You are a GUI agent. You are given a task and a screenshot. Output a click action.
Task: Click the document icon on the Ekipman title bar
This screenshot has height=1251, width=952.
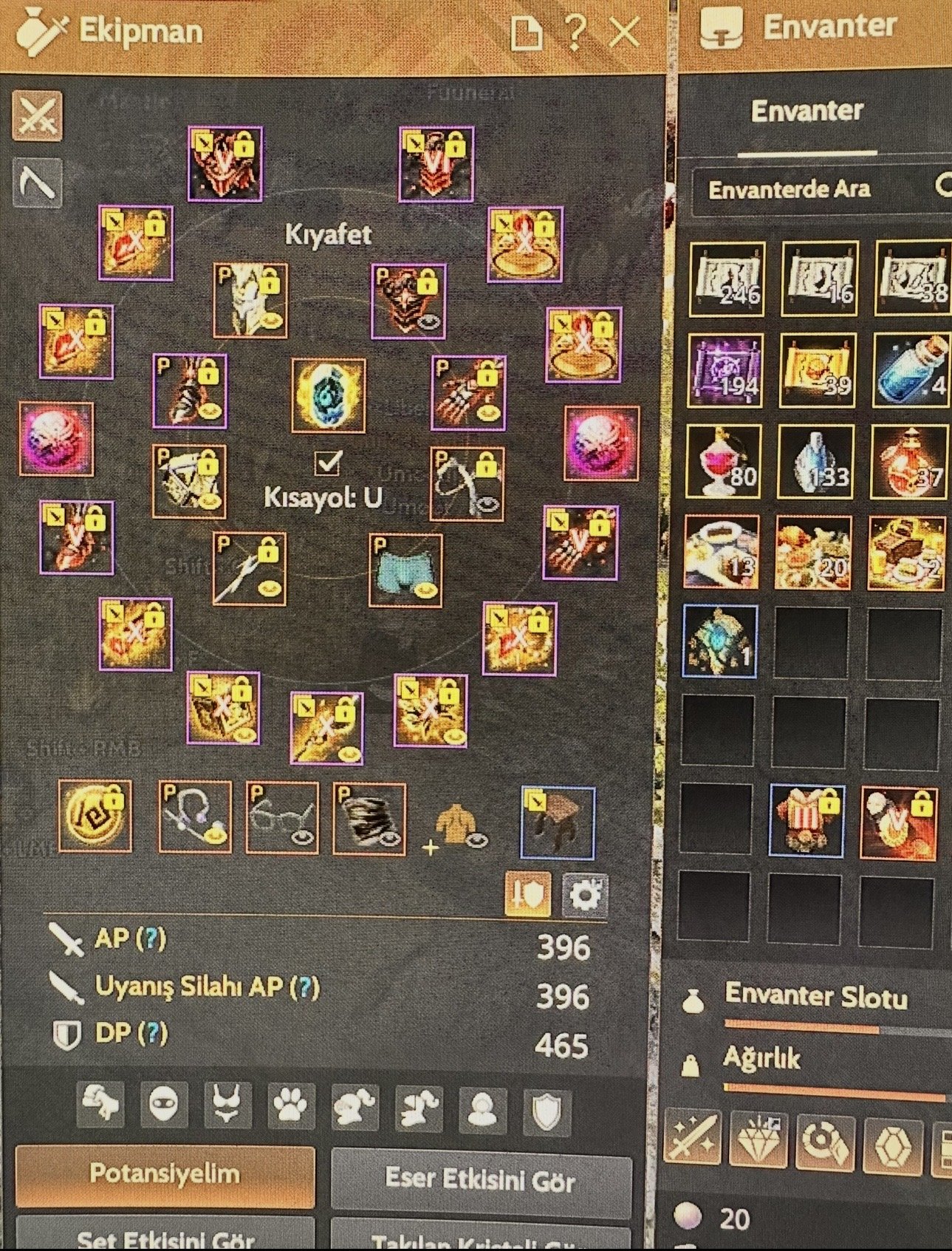pyautogui.click(x=526, y=31)
